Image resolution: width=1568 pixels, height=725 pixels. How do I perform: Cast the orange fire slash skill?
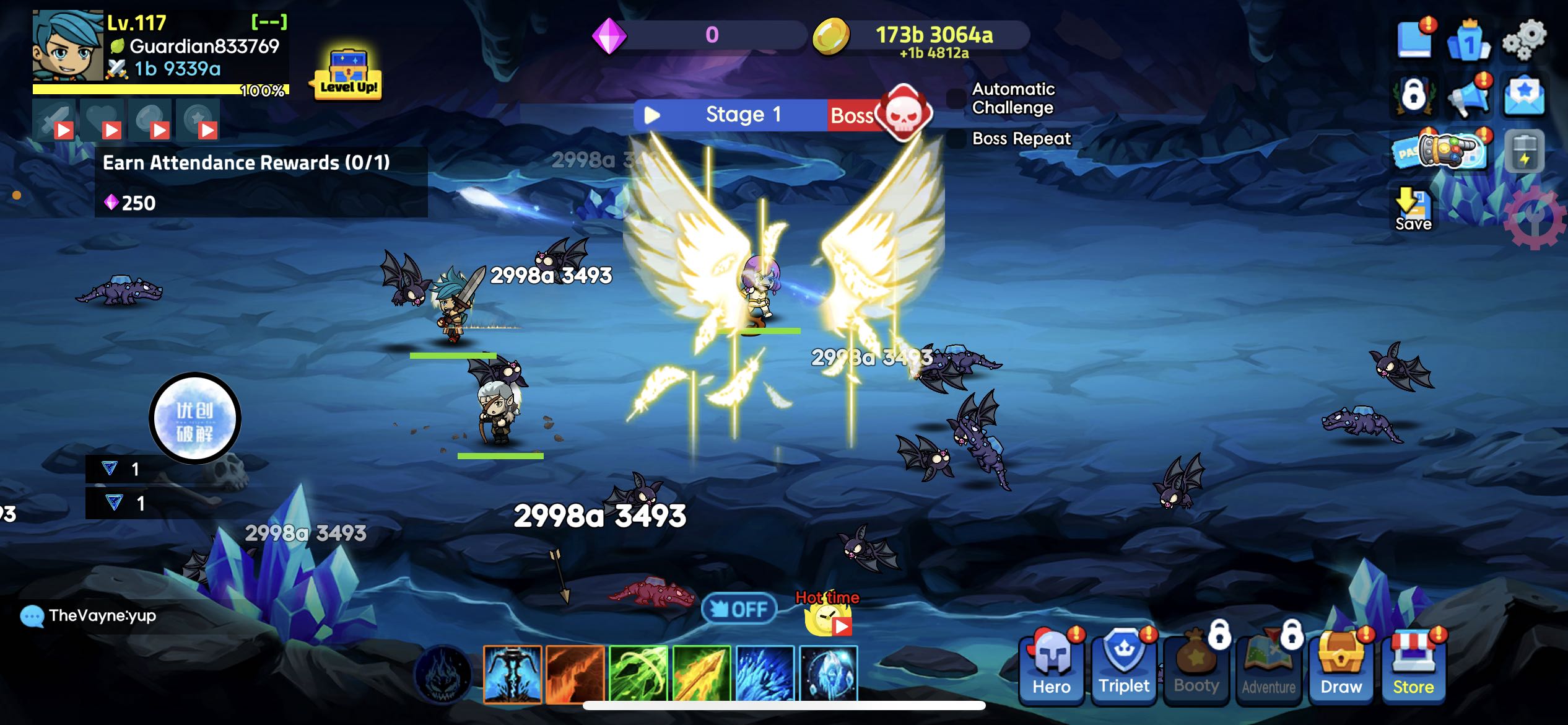point(575,674)
